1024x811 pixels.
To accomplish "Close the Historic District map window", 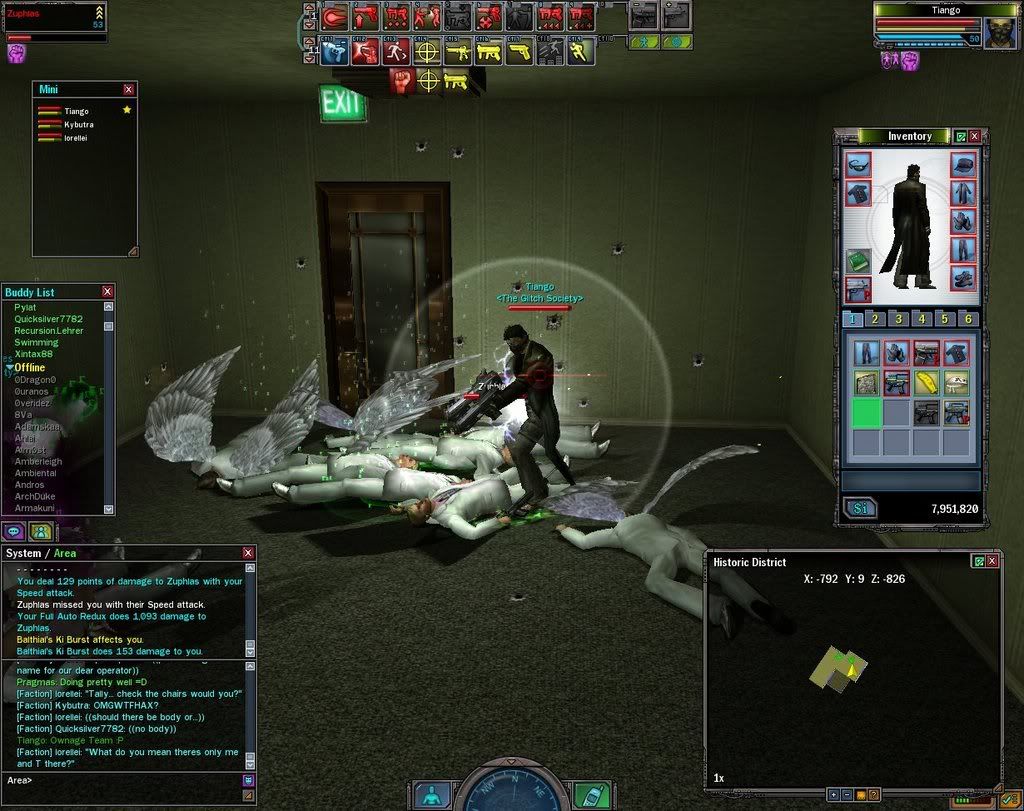I will tap(992, 562).
